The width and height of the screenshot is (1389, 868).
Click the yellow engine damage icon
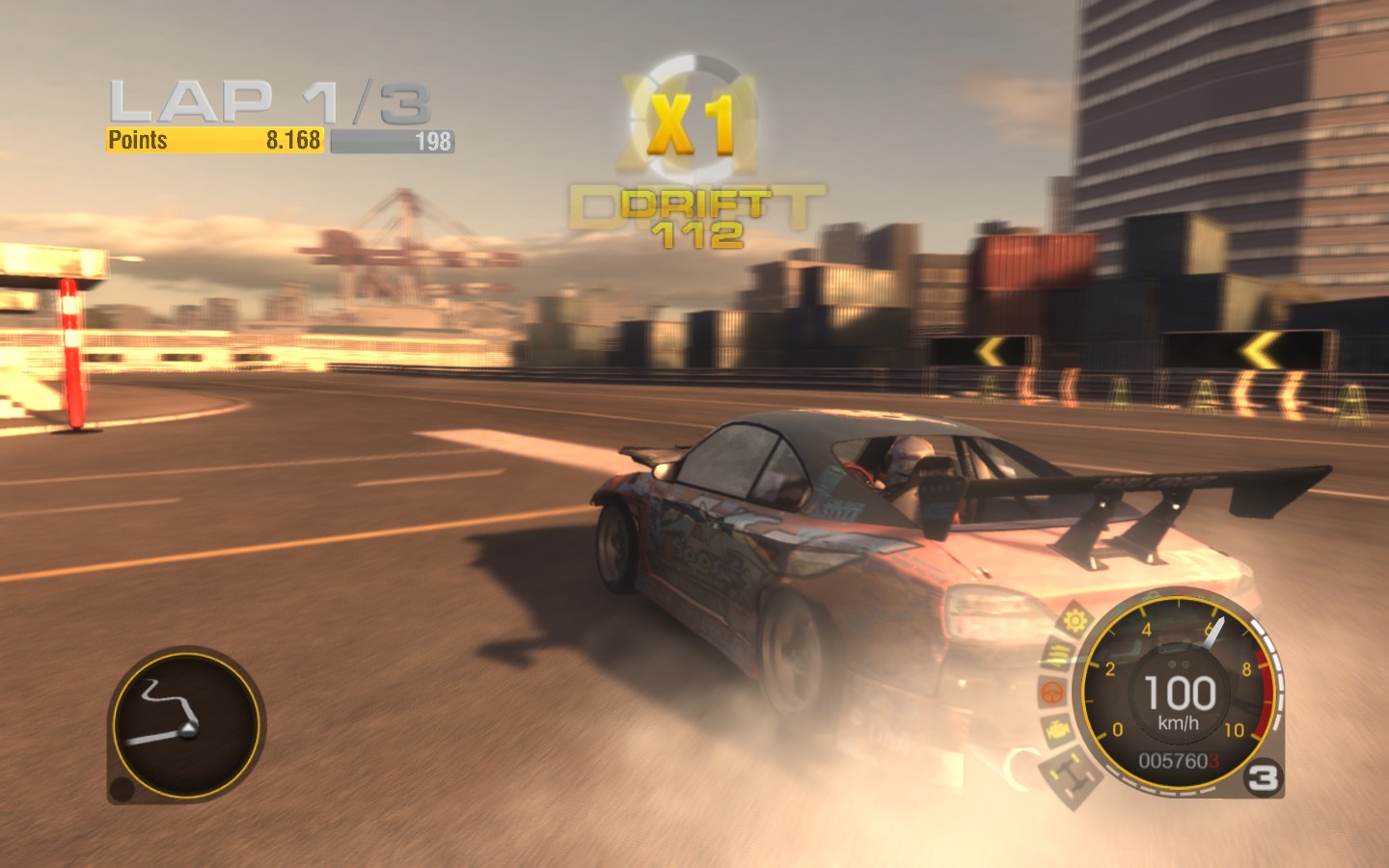(1056, 730)
